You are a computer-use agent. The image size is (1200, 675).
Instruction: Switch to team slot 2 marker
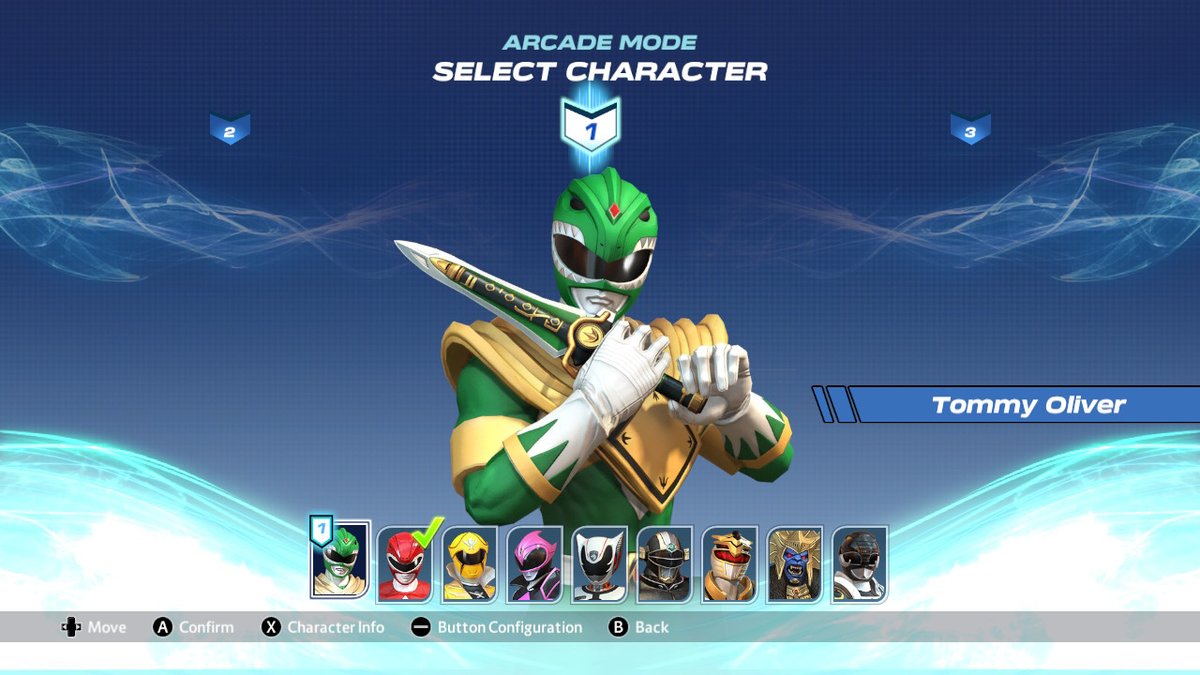[229, 129]
